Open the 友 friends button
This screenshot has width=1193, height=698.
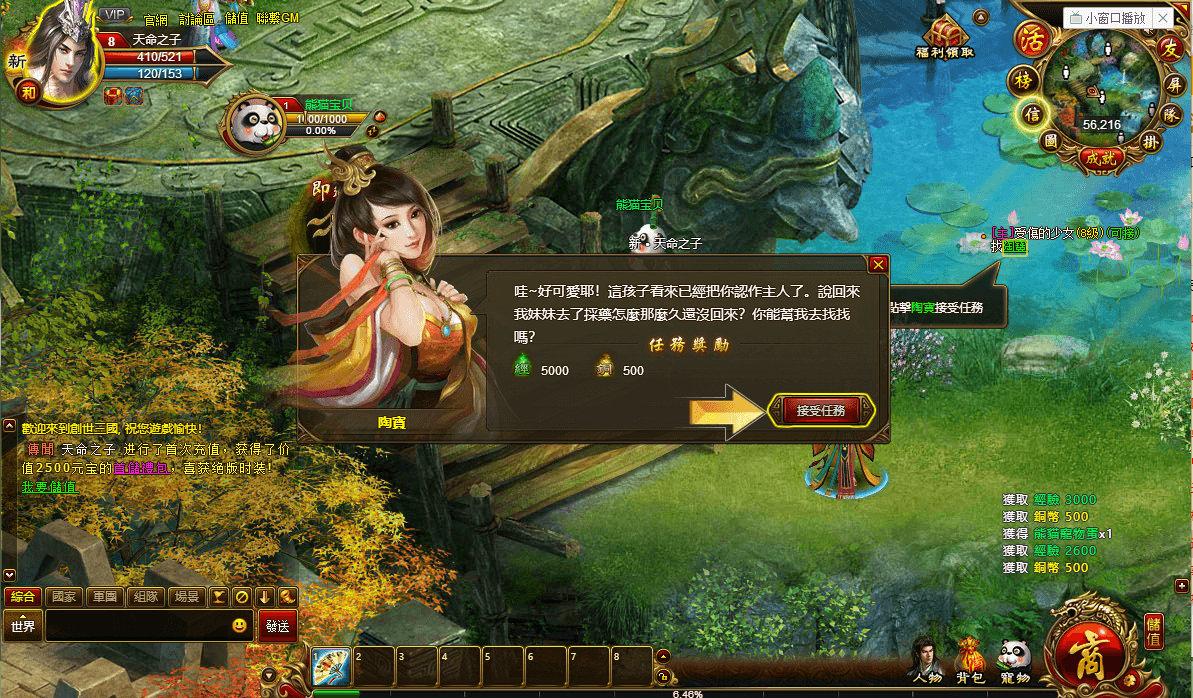click(1170, 48)
